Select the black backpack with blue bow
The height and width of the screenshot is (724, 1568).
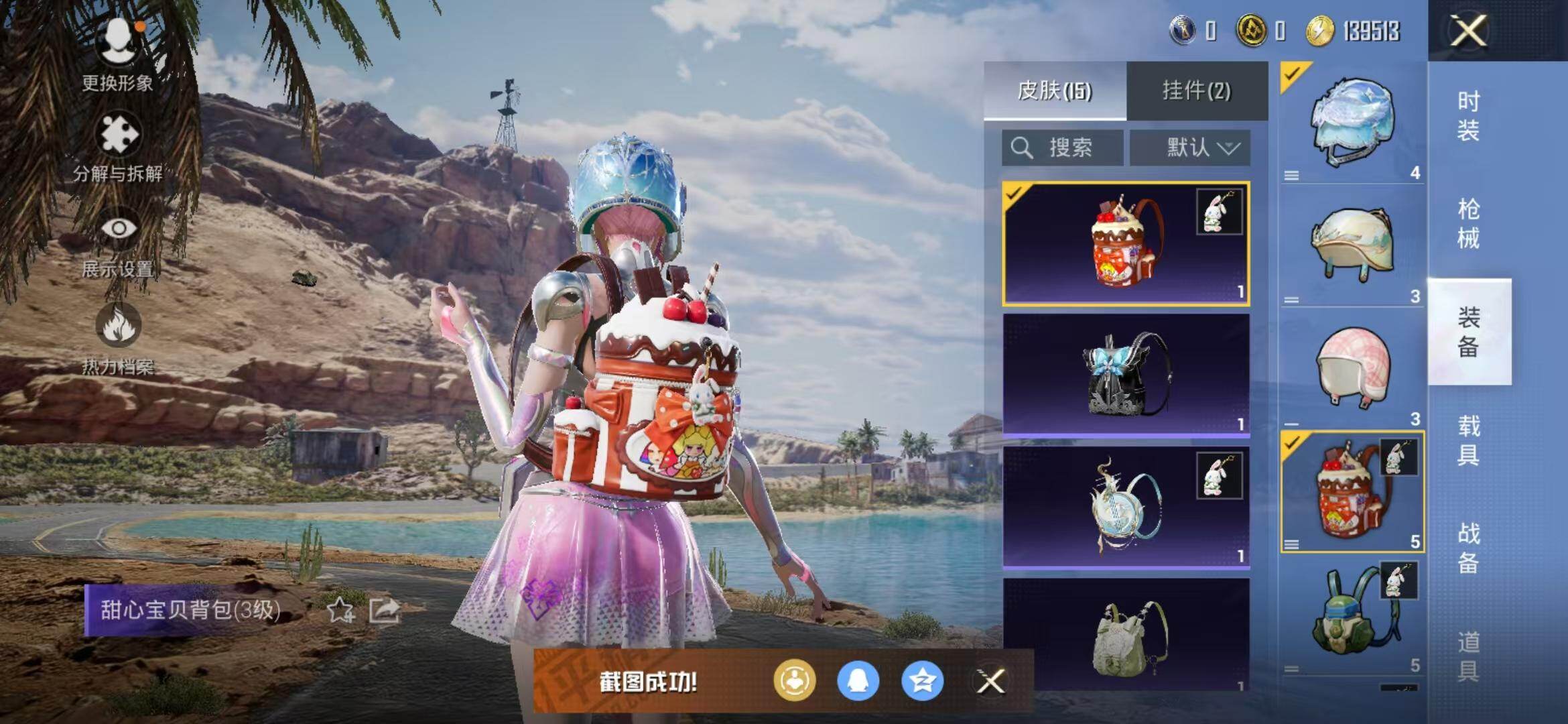tap(1126, 374)
